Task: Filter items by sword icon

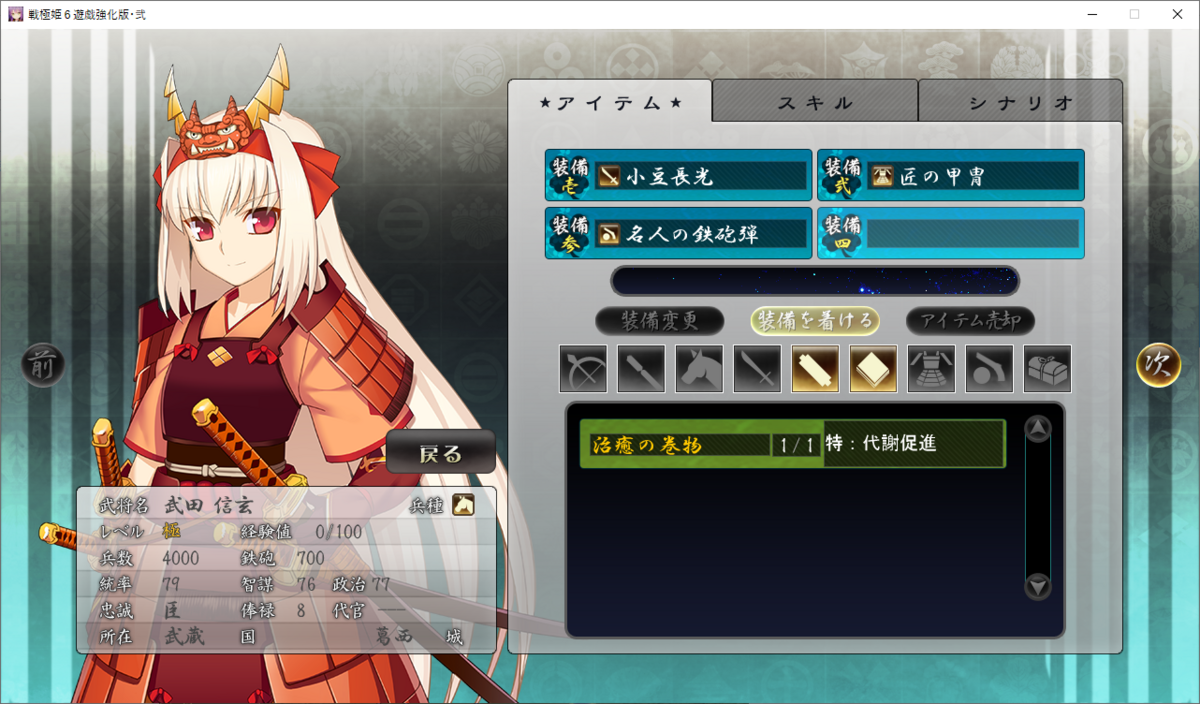Action: [x=757, y=369]
